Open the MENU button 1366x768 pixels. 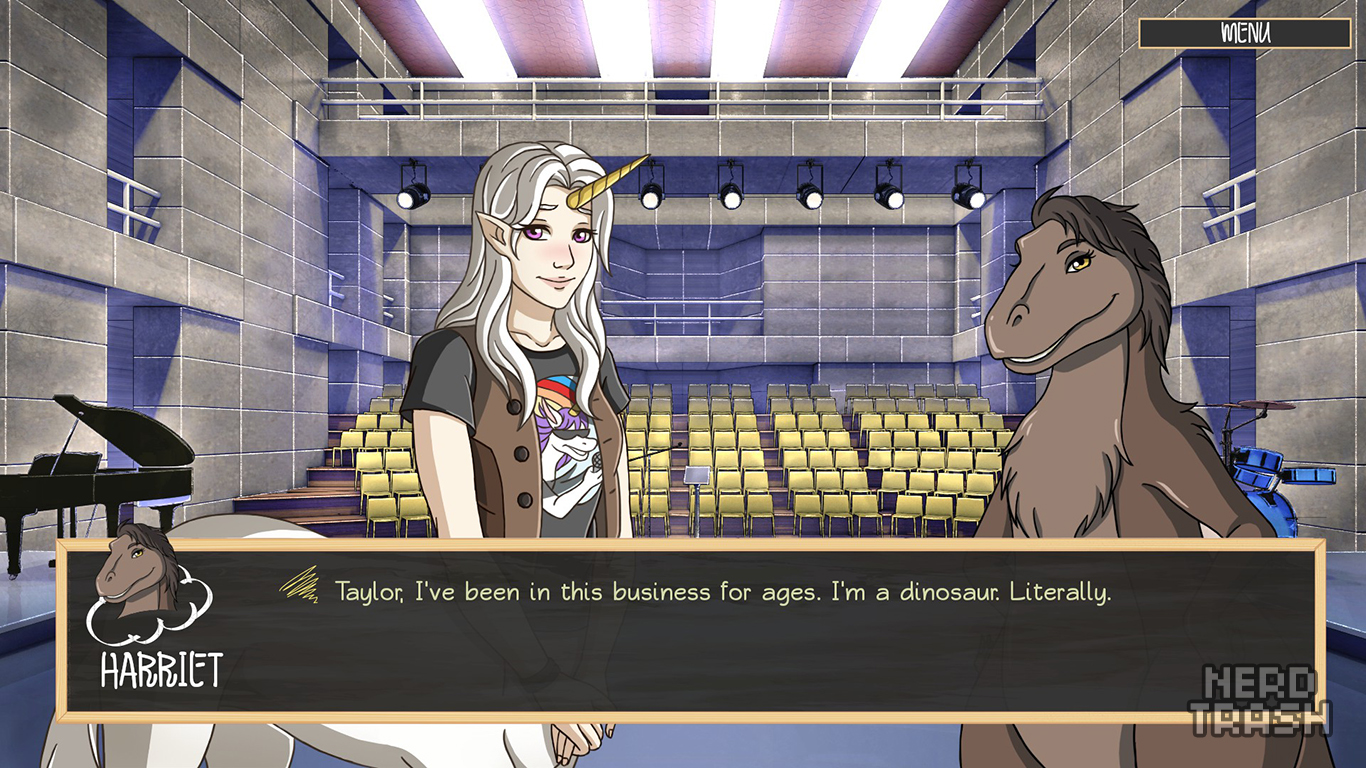(1244, 33)
